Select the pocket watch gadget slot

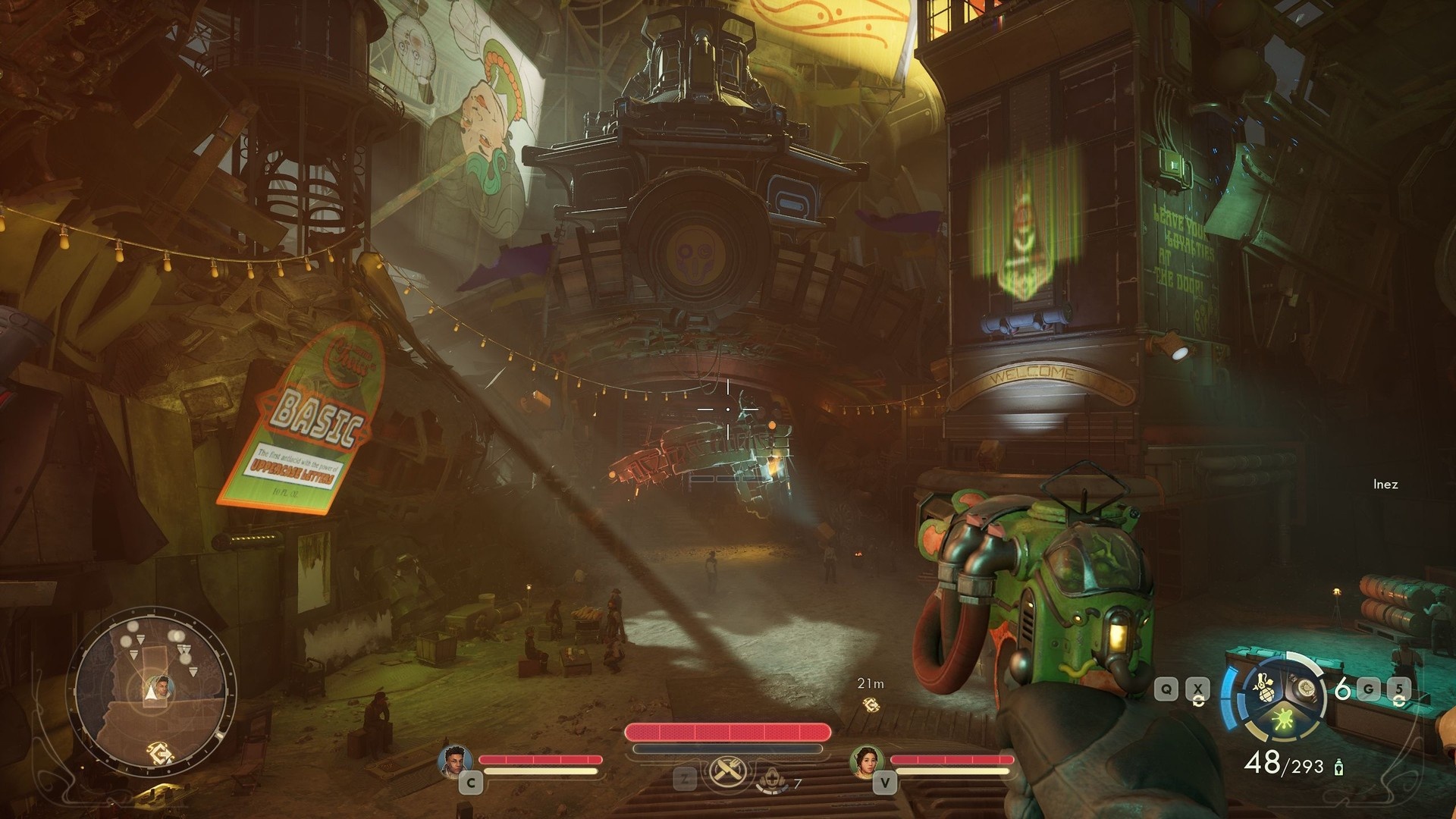tap(1304, 689)
